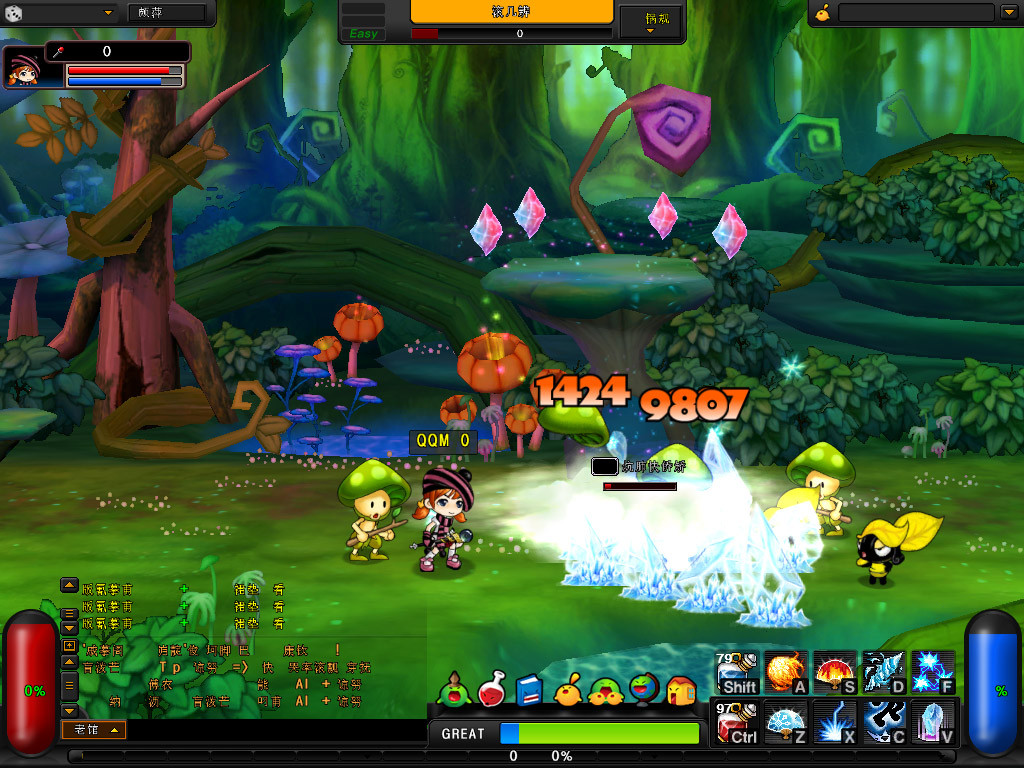
Task: Drink the red potion bound to Ctrl
Action: [x=738, y=722]
